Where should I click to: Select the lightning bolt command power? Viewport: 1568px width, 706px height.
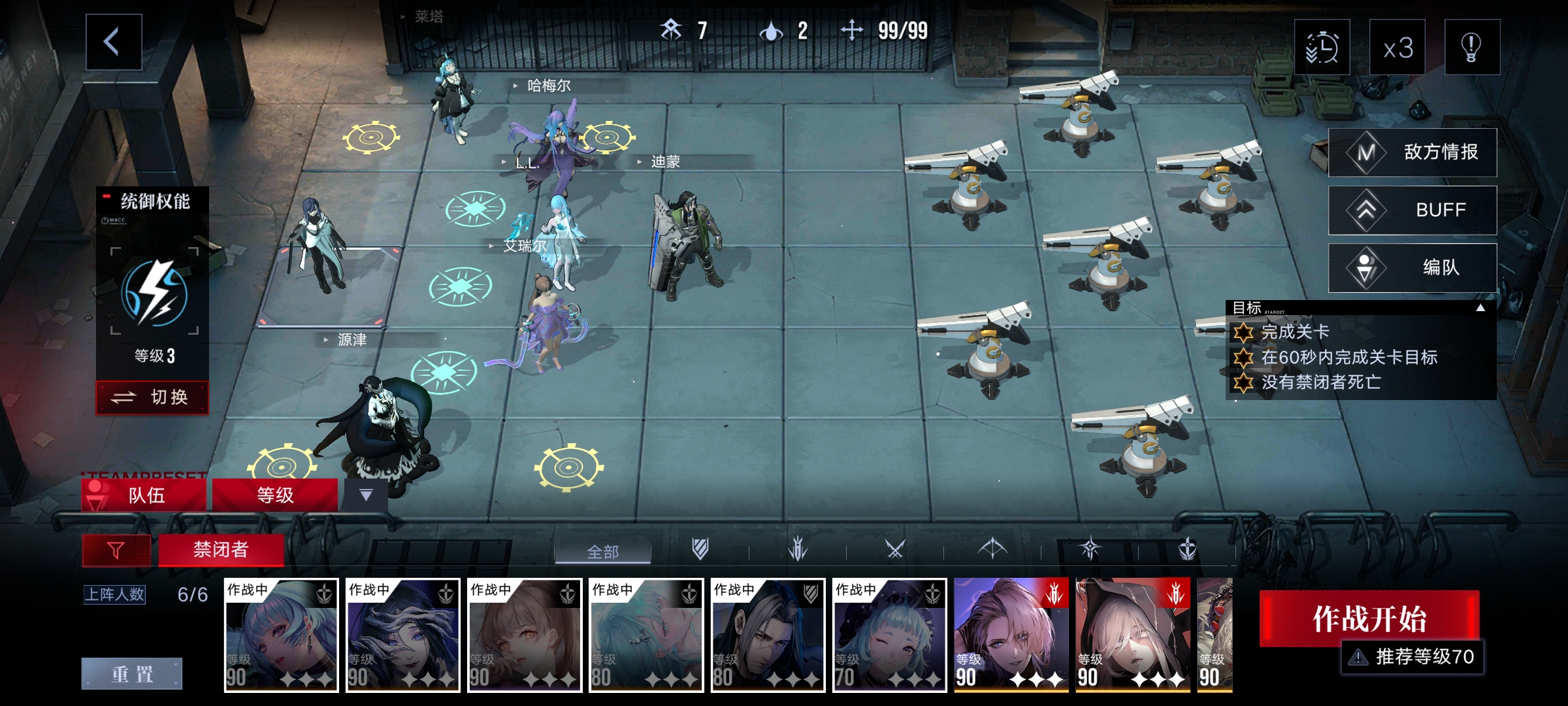point(154,292)
